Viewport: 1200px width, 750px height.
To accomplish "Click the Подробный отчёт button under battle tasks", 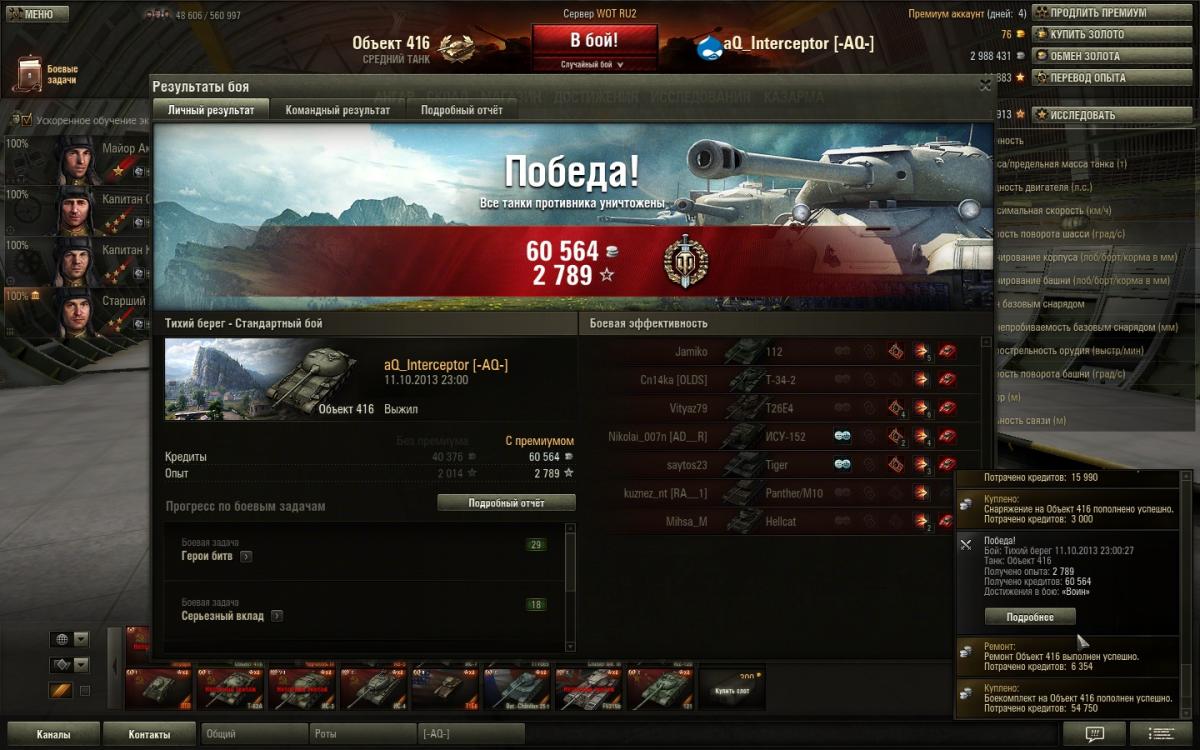I will pyautogui.click(x=506, y=503).
